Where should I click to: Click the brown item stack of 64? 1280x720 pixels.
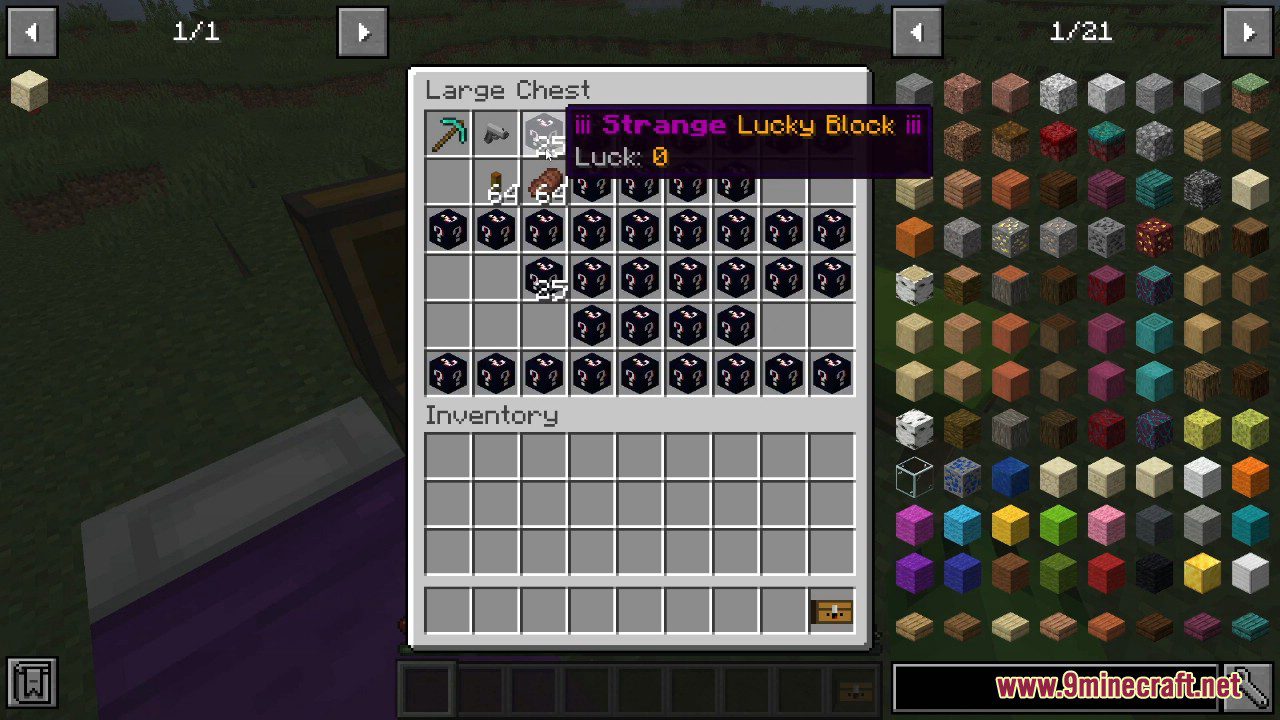[543, 181]
